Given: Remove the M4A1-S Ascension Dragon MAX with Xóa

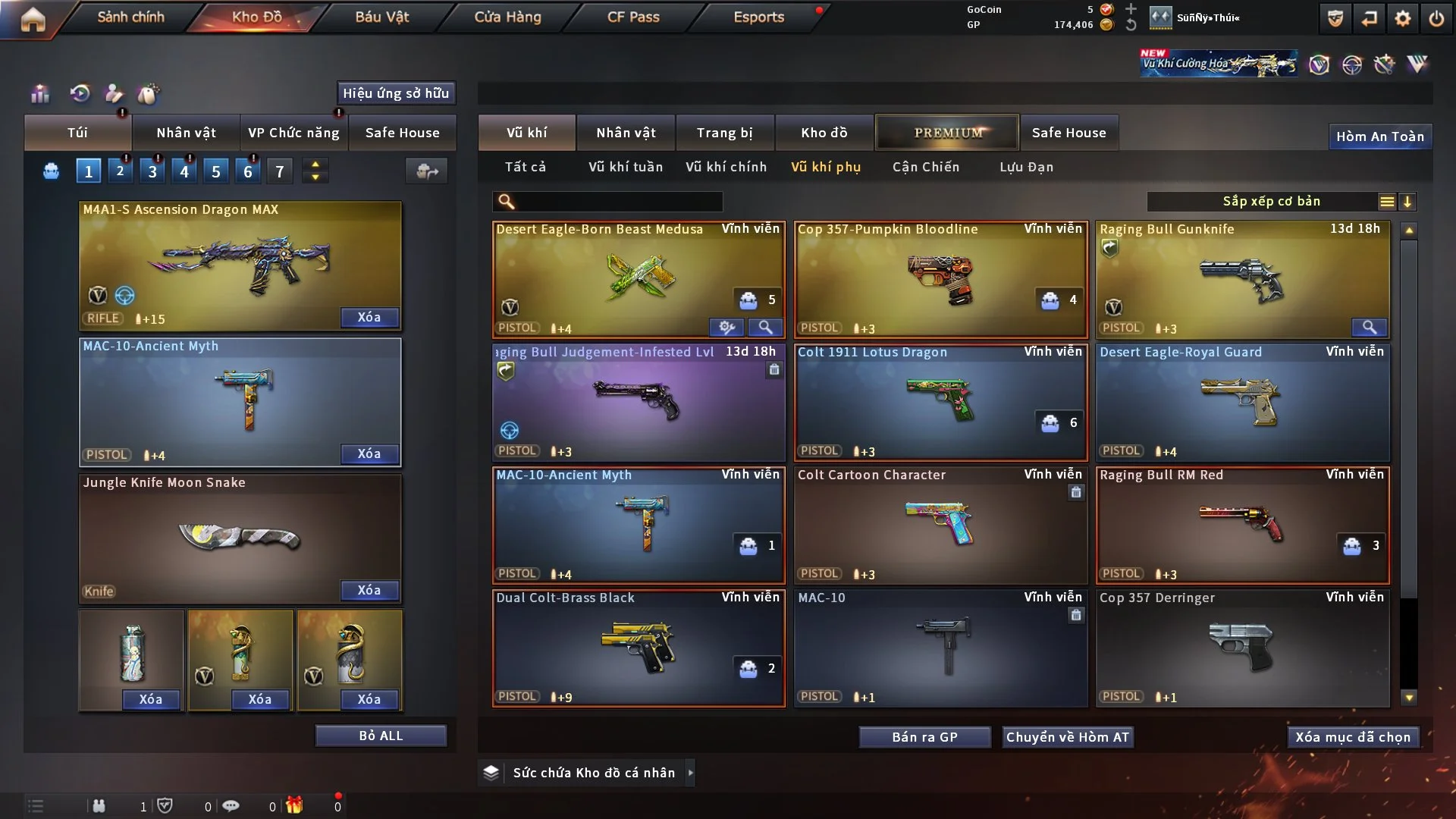Looking at the screenshot, I should tap(369, 317).
